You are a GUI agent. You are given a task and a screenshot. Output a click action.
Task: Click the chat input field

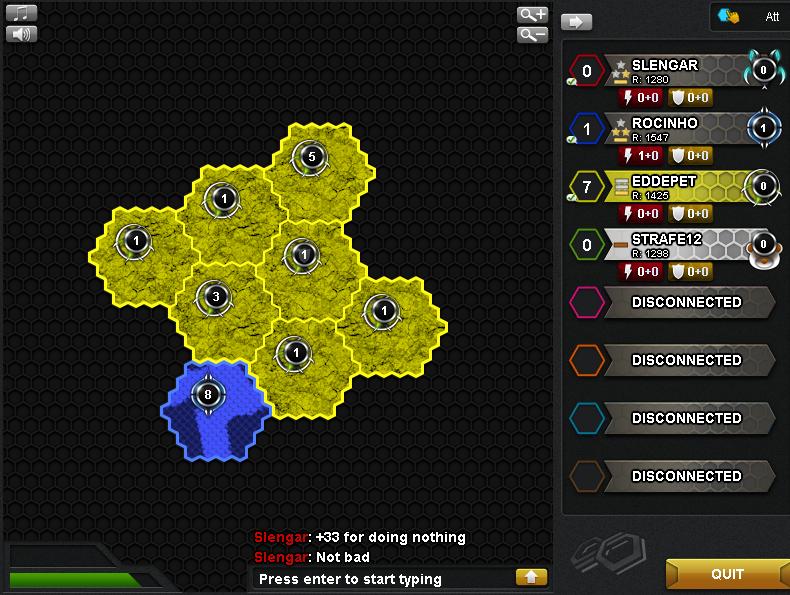point(380,579)
